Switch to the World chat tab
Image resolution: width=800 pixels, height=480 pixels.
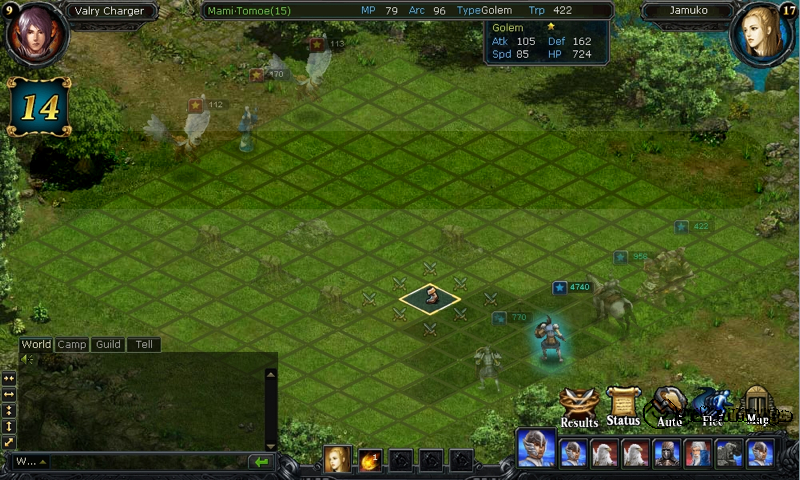[x=36, y=345]
